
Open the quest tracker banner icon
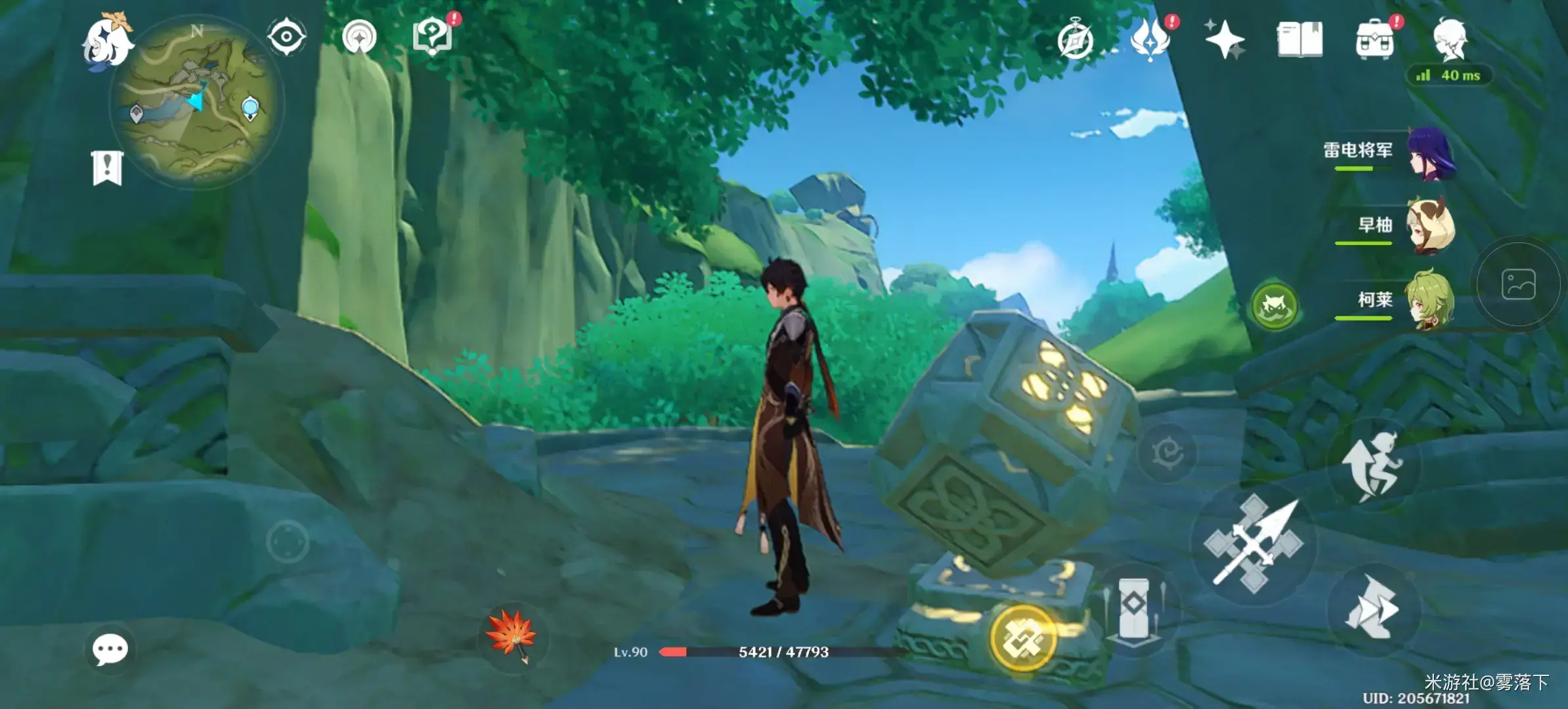point(107,168)
